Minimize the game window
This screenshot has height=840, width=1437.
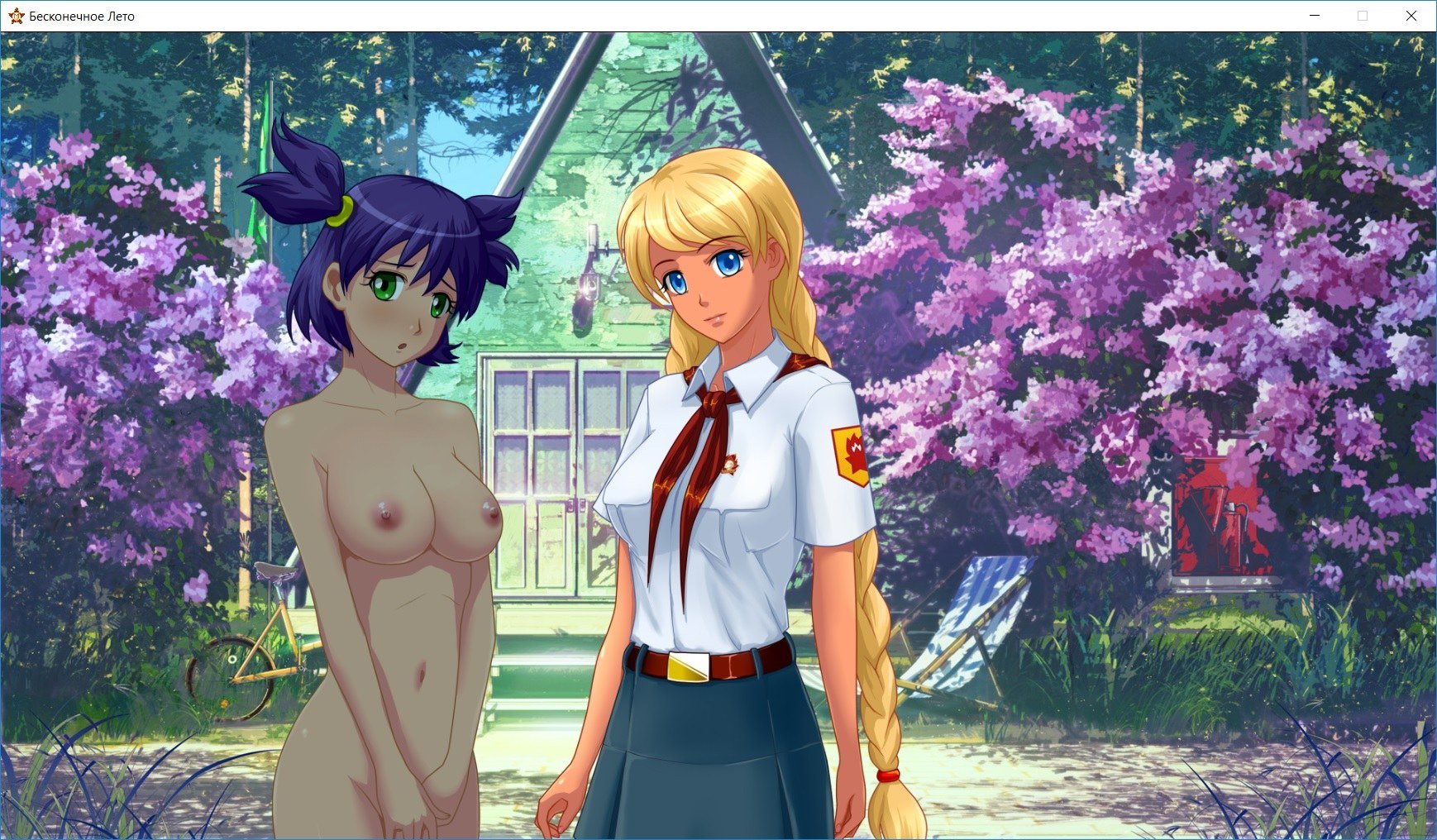pyautogui.click(x=1315, y=16)
